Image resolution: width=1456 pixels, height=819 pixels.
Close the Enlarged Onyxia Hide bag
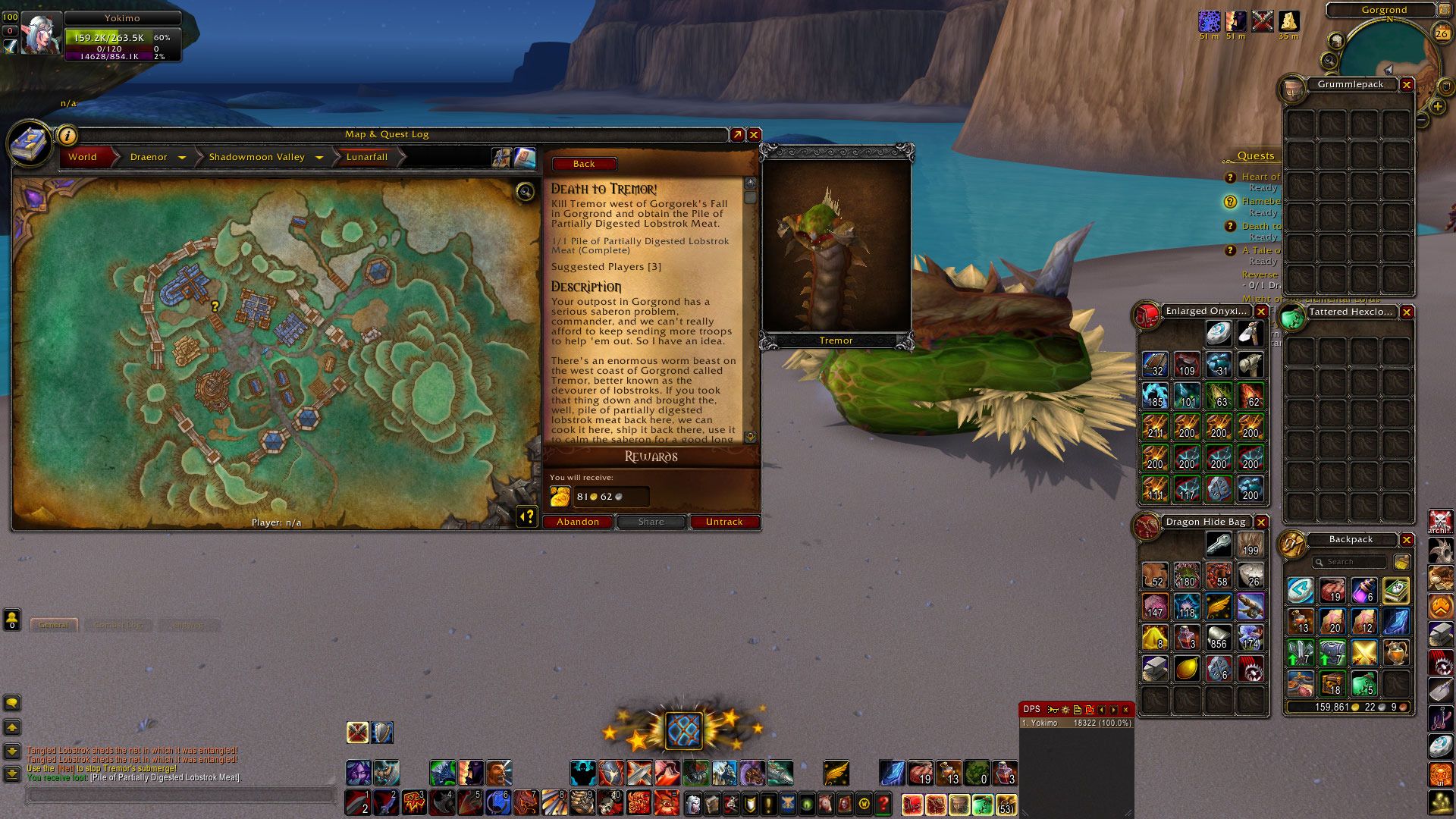(1261, 312)
